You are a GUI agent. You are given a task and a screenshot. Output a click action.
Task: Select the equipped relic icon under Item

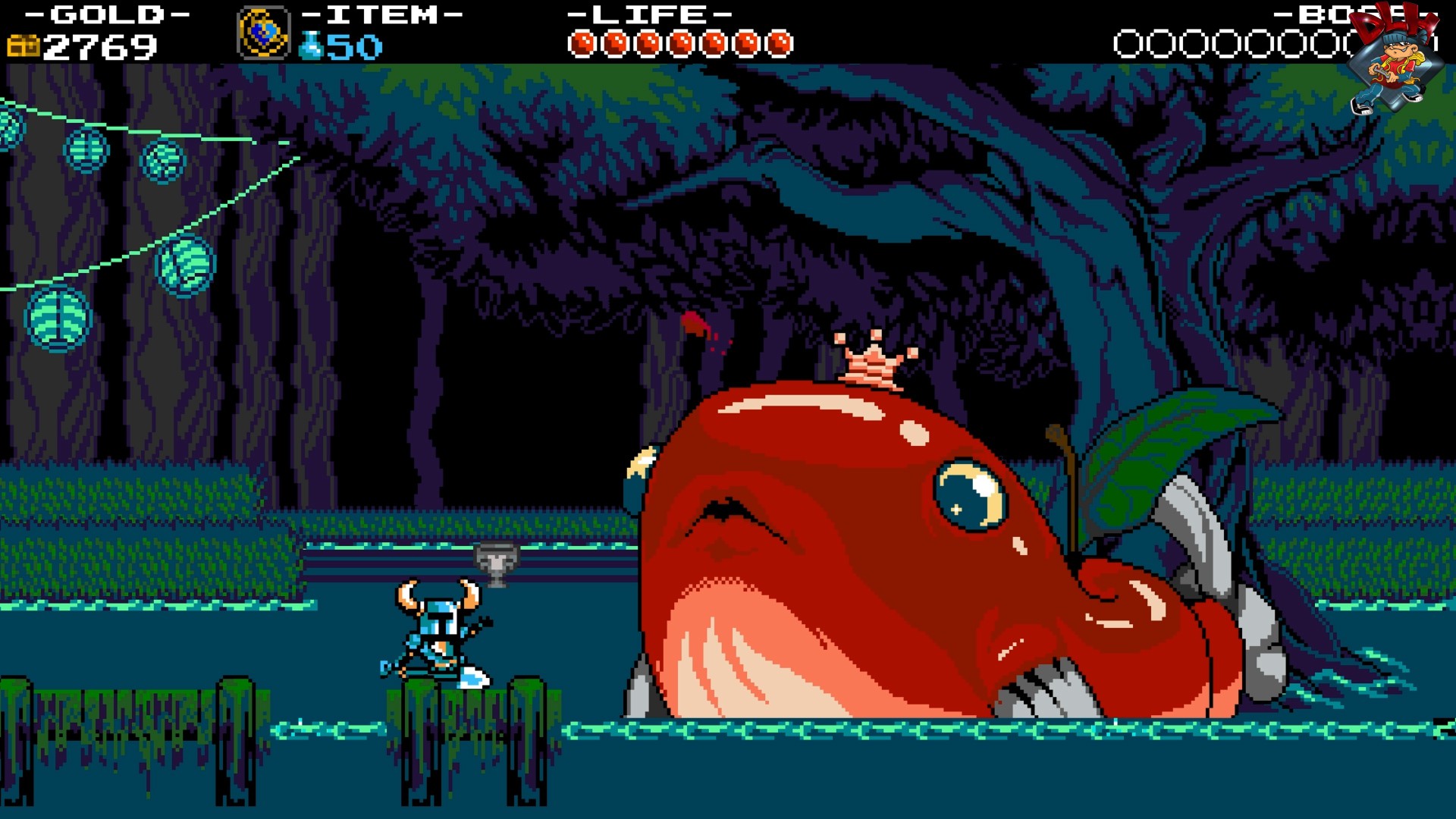click(263, 33)
